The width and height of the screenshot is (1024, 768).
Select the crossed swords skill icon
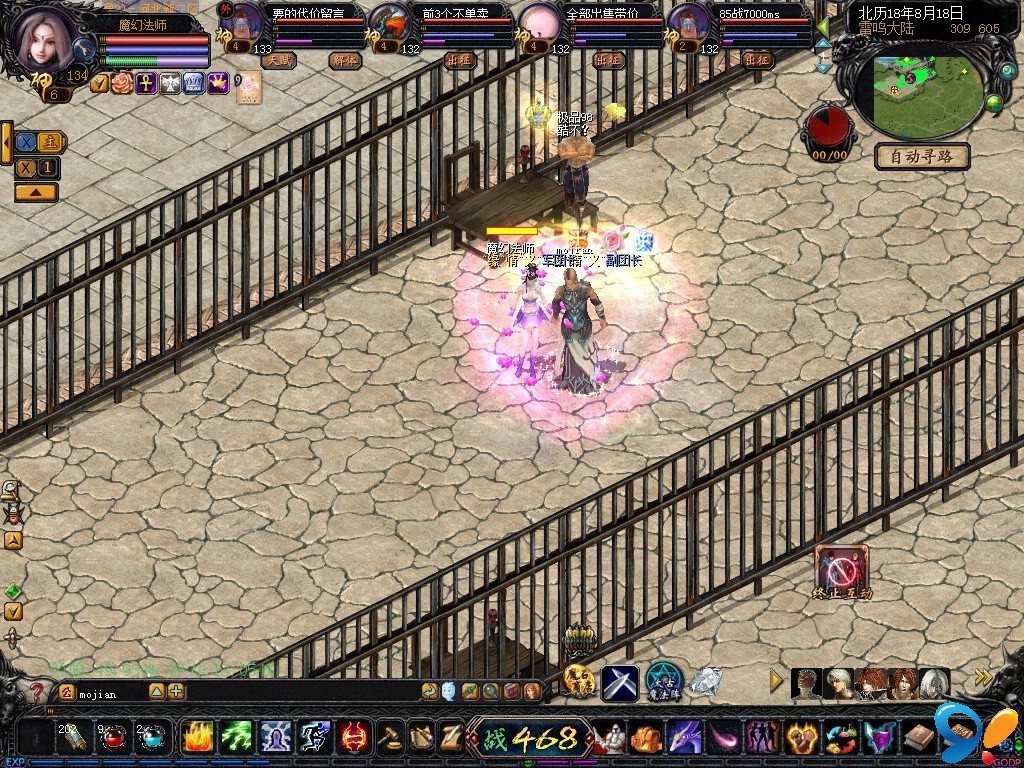tap(619, 683)
